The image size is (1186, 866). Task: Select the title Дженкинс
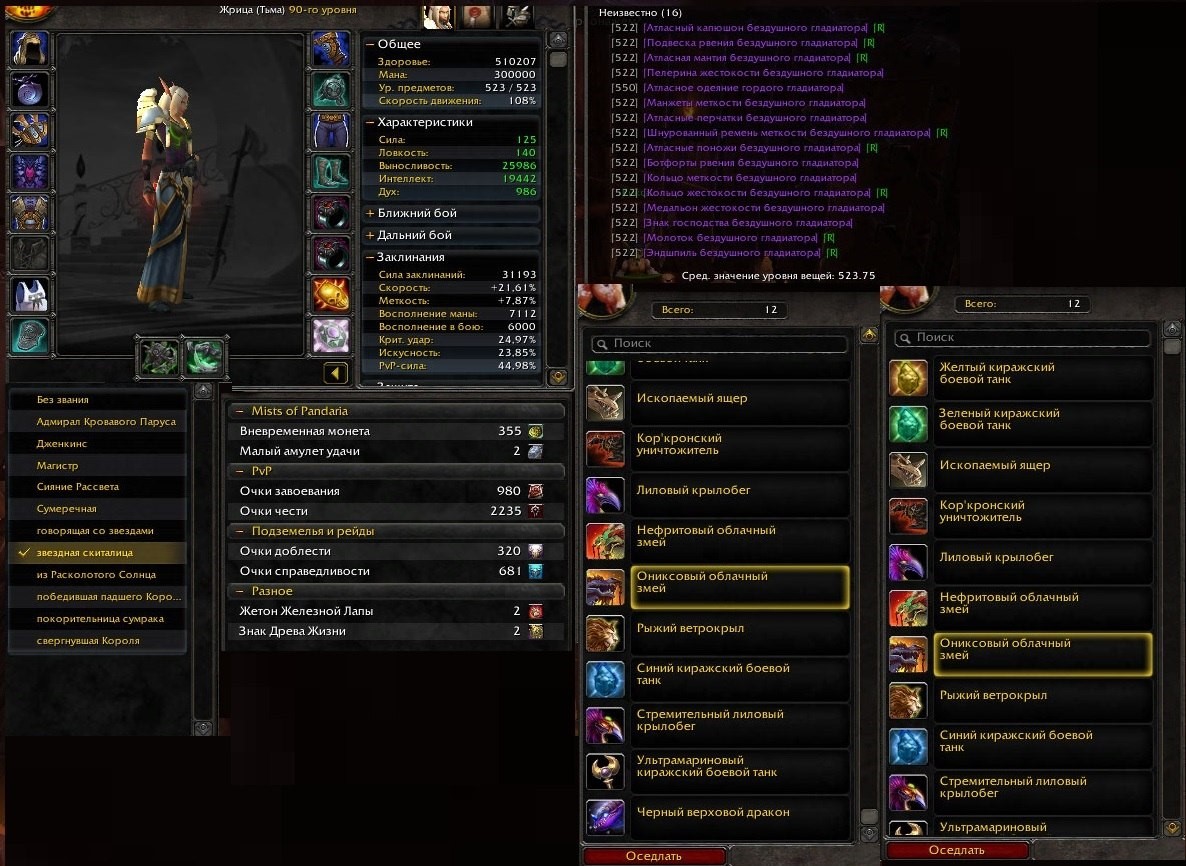(x=62, y=443)
